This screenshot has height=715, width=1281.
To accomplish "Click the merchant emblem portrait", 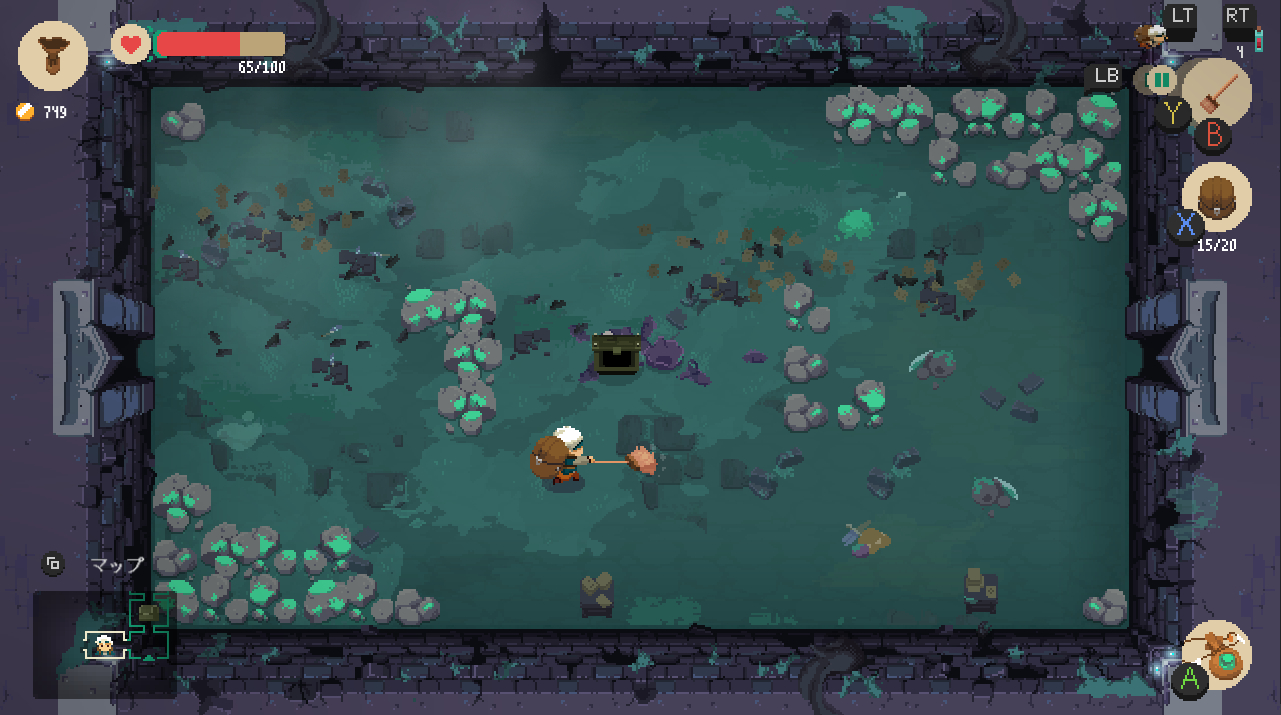I will point(53,56).
